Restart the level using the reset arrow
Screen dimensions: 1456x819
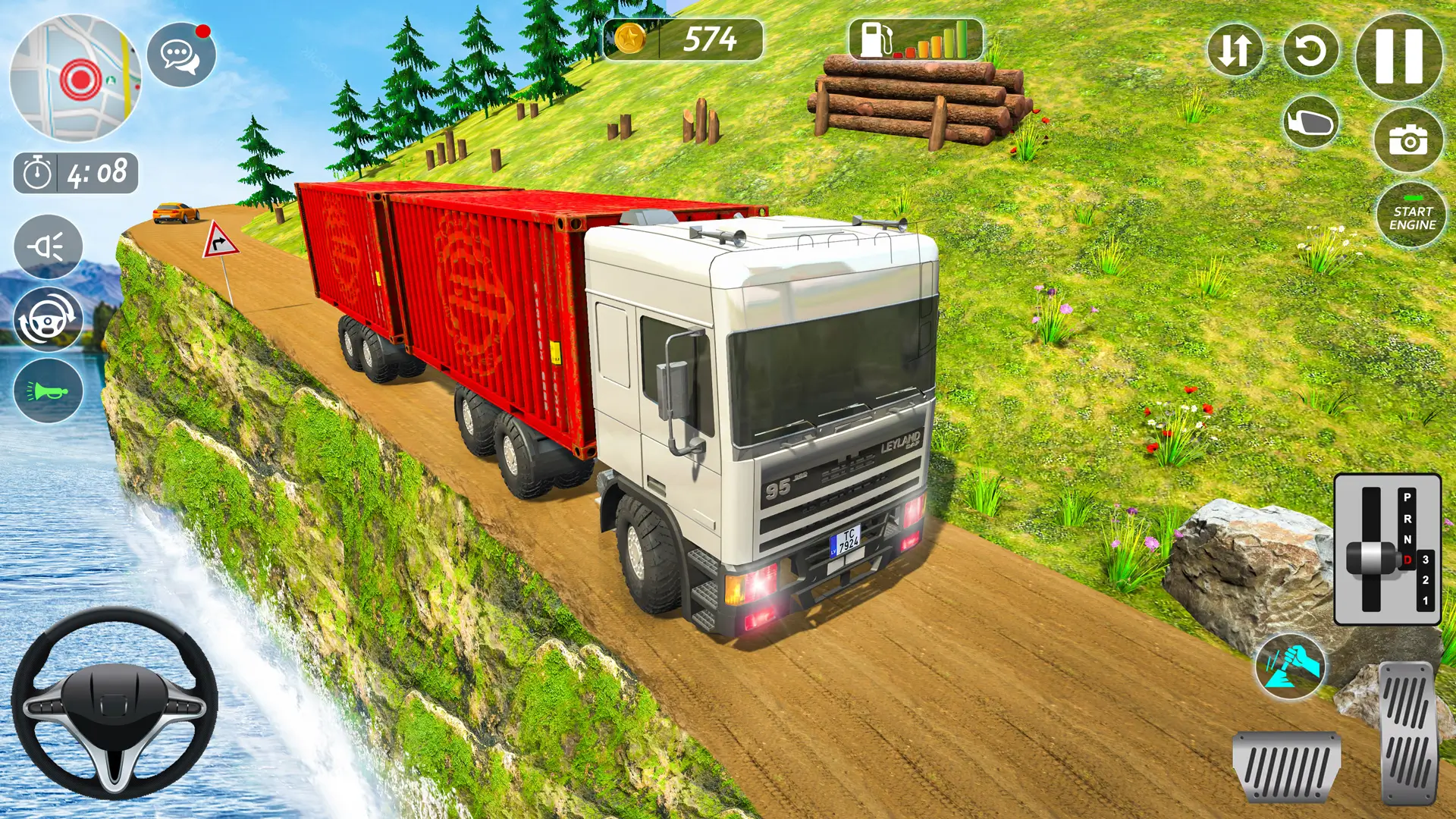1312,49
